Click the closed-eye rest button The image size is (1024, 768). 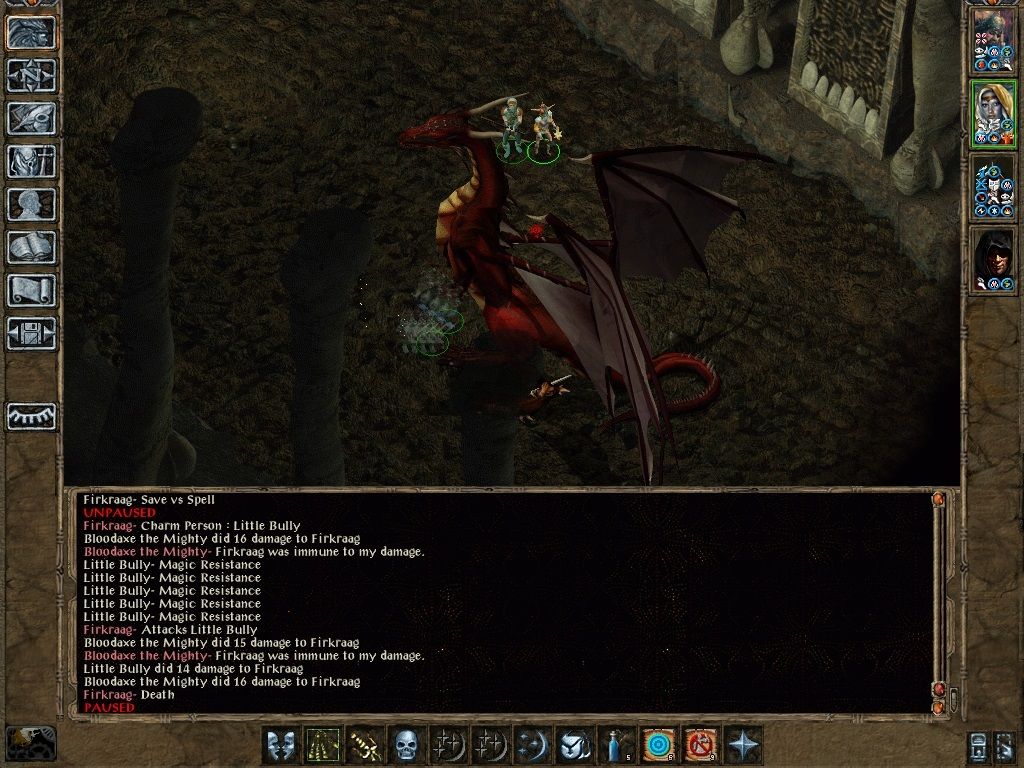point(31,416)
